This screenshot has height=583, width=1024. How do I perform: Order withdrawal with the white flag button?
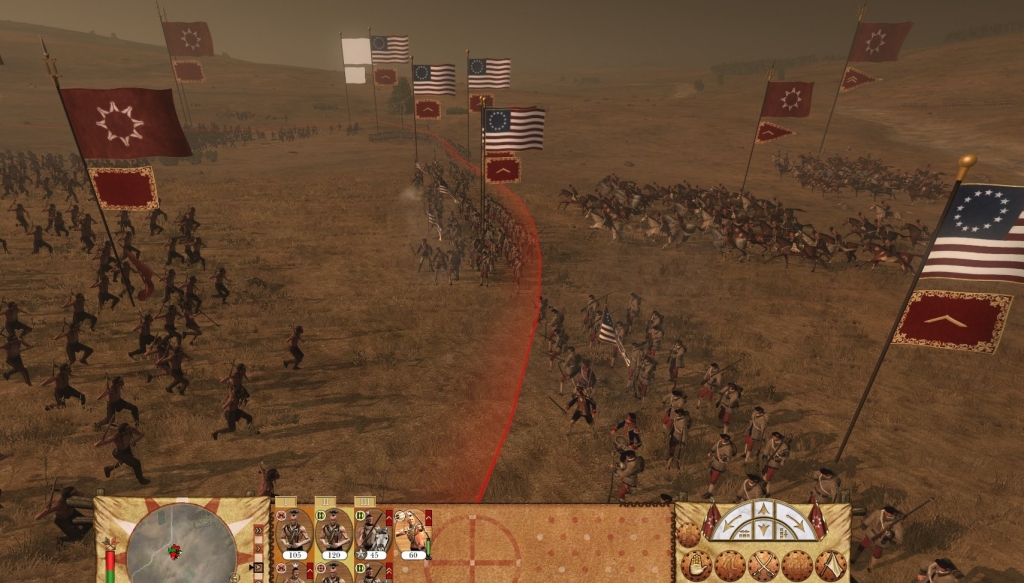pos(829,565)
